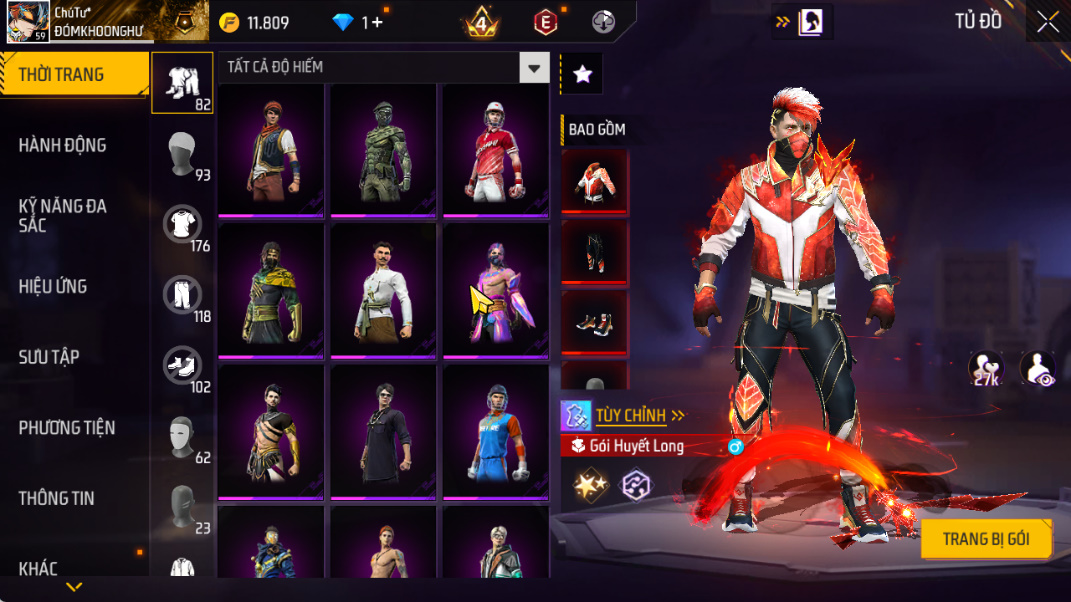The image size is (1071, 602).
Task: Select the KỸ NĂNG ĐA SẮC tab
Action: click(x=62, y=215)
